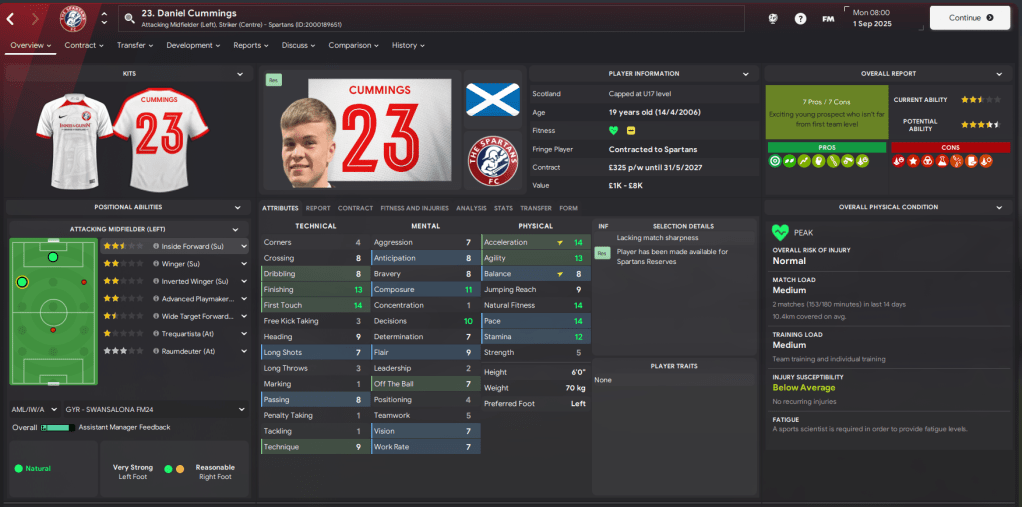The image size is (1022, 507).
Task: Open the help question mark icon
Action: click(x=800, y=18)
